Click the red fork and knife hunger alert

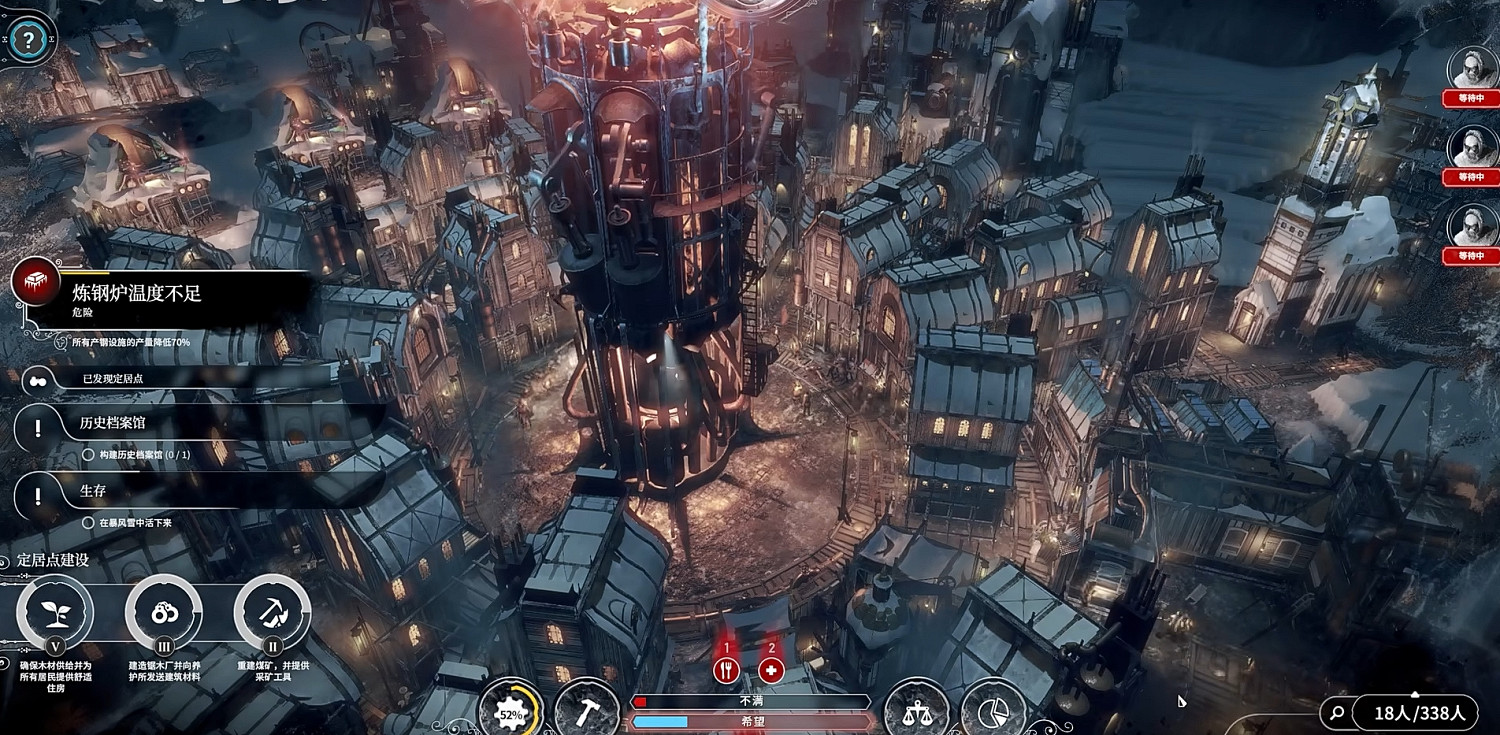pyautogui.click(x=727, y=670)
